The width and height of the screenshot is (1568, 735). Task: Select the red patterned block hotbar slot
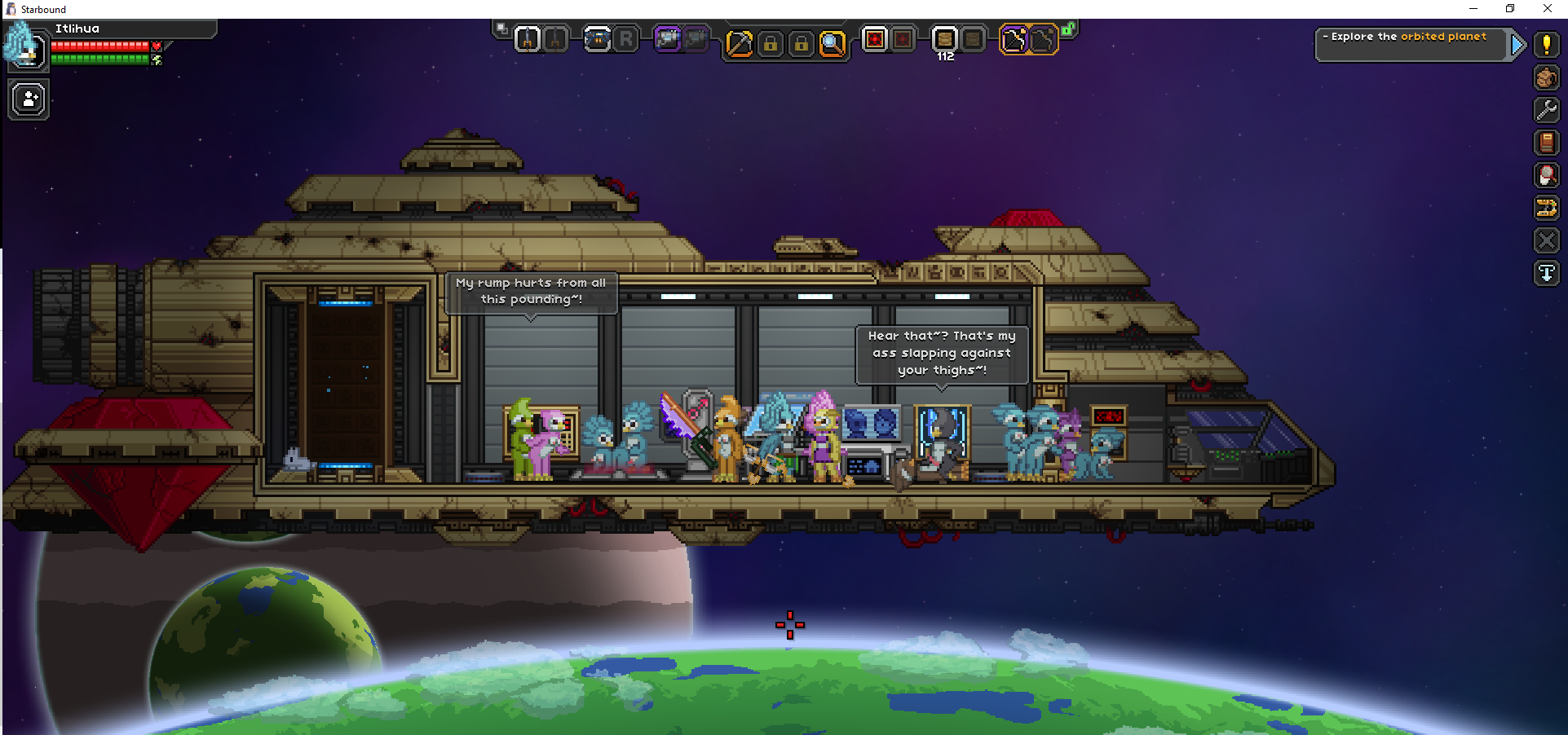pyautogui.click(x=875, y=39)
